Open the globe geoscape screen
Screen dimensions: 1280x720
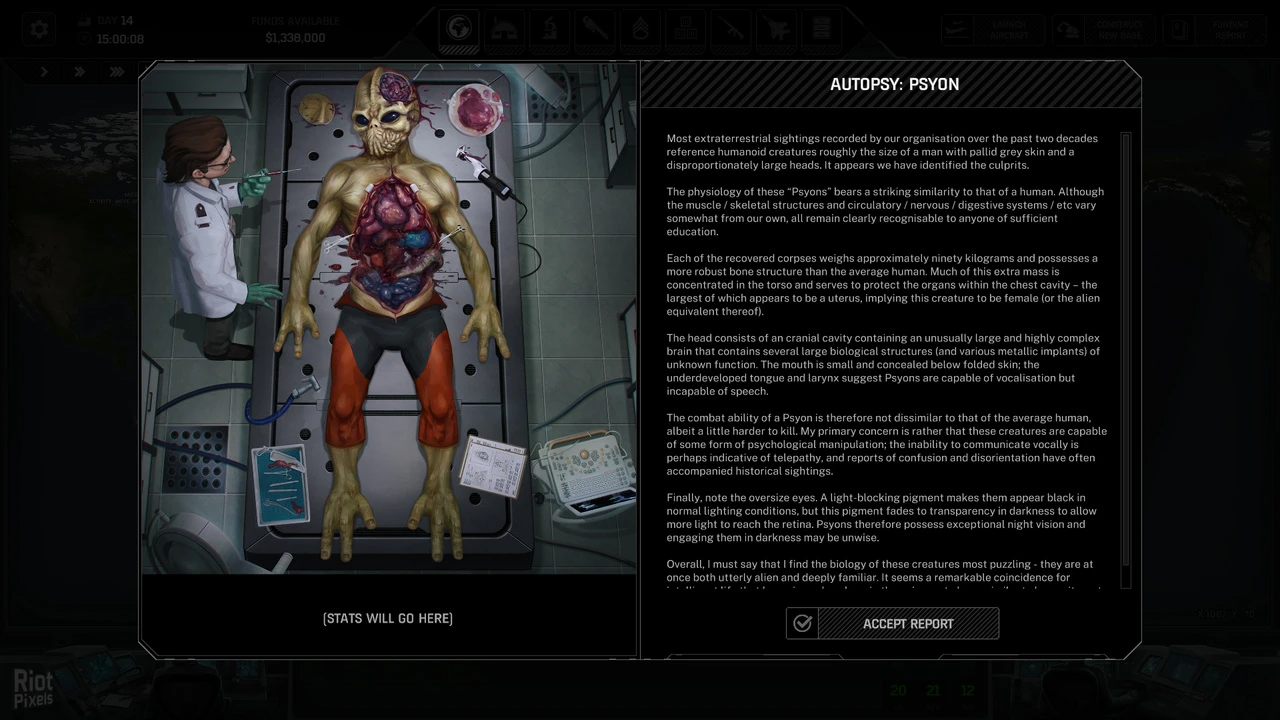click(x=460, y=30)
